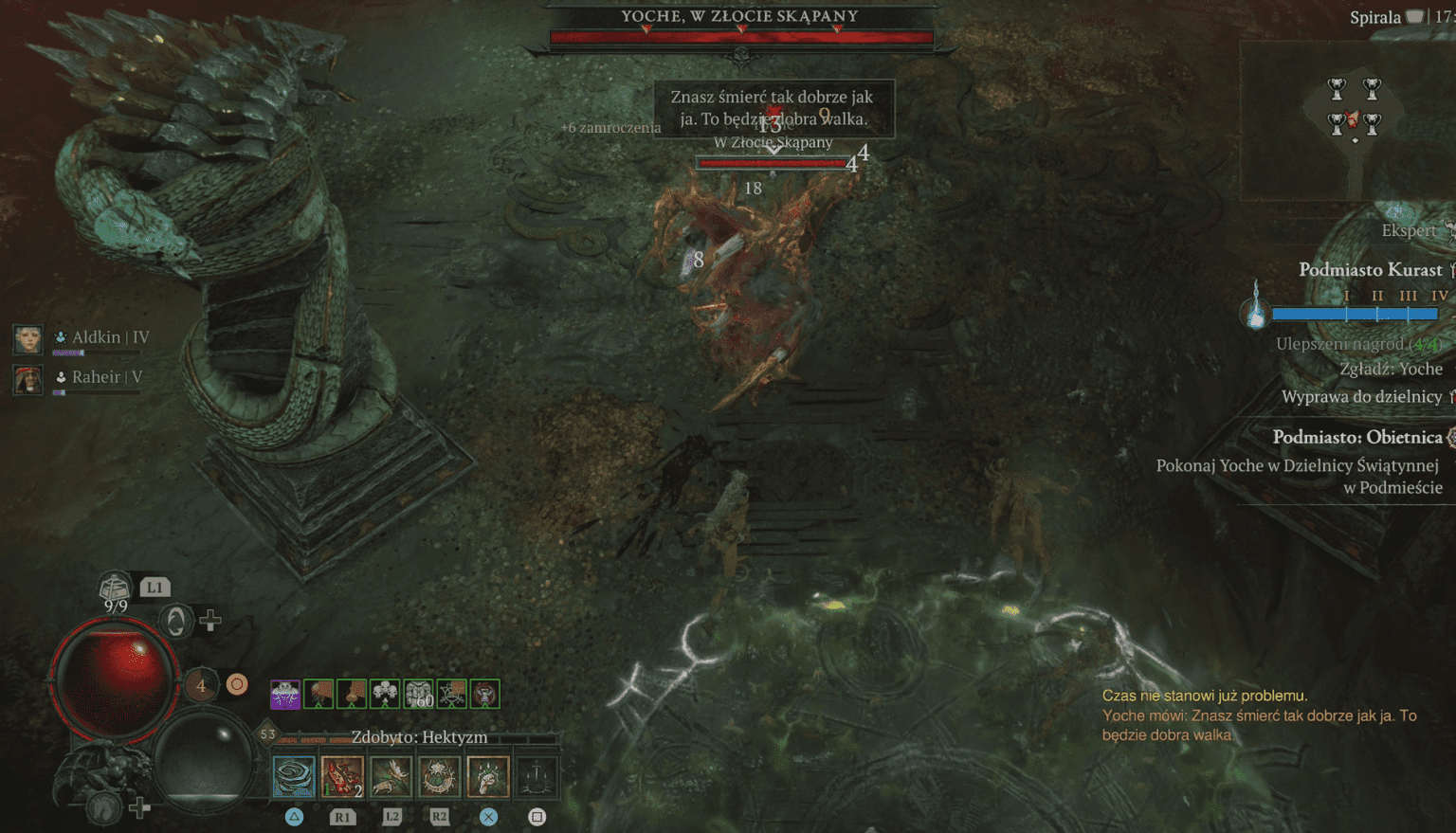Click the Yoche boss health bar
Viewport: 1456px width, 833px height.
tap(741, 38)
